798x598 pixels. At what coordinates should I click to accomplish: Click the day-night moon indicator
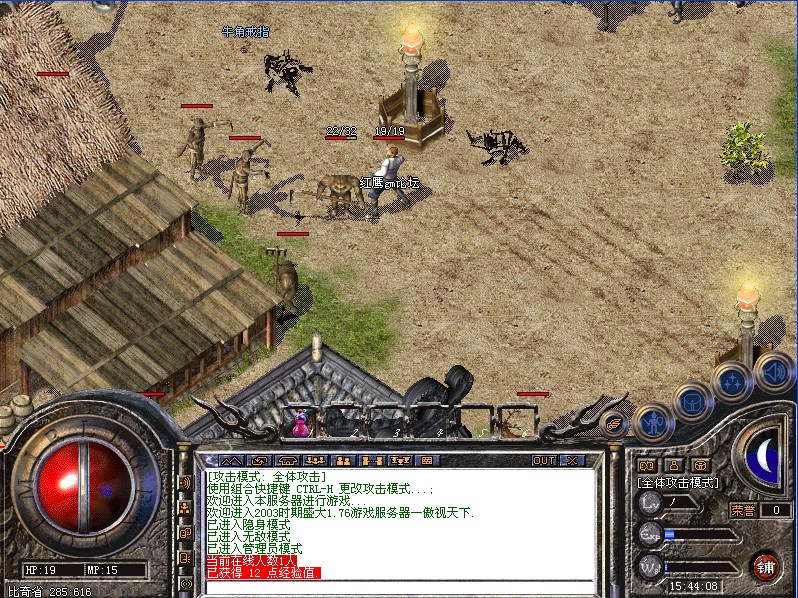tap(764, 455)
